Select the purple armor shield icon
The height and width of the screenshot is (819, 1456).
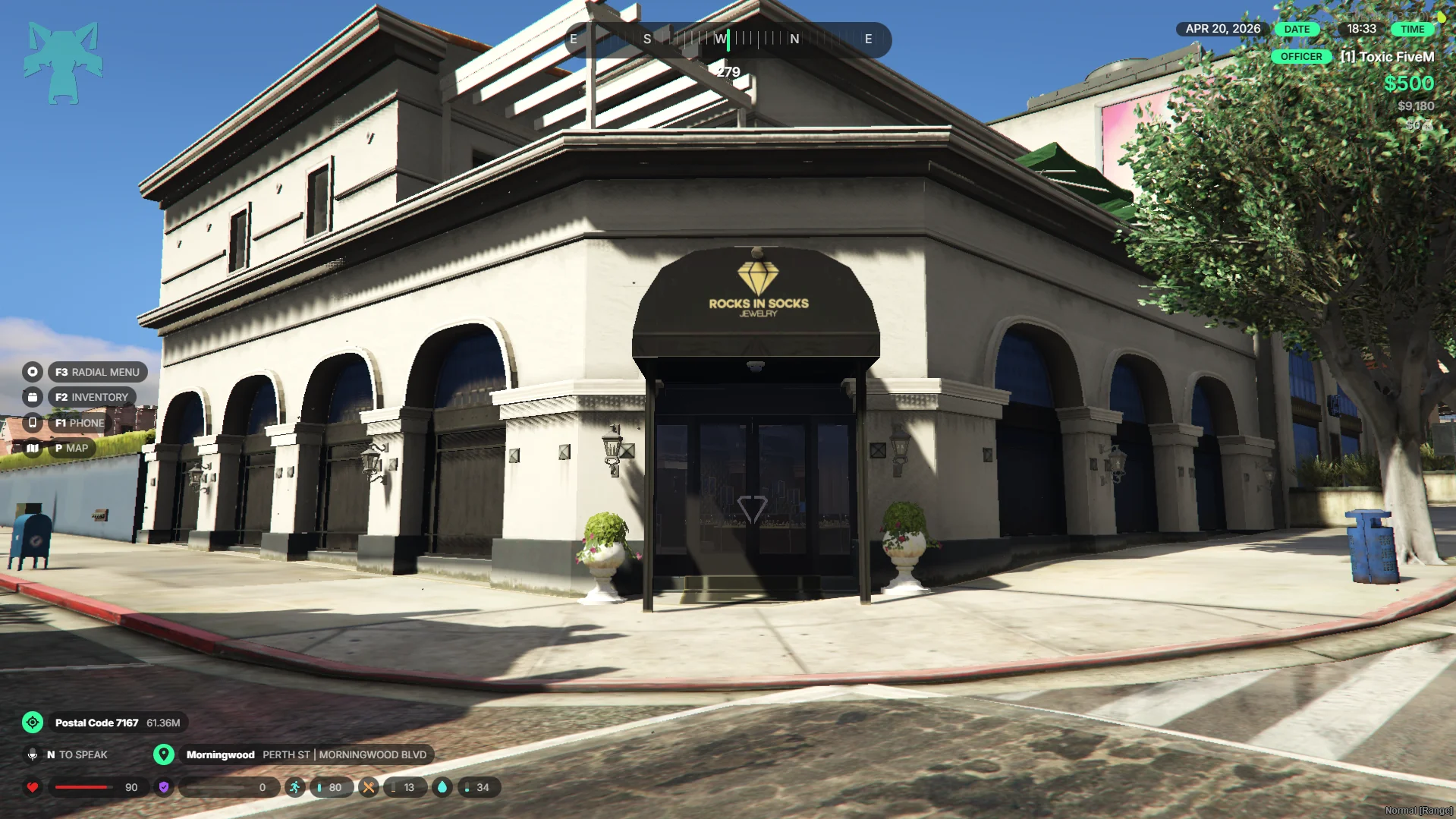(164, 787)
